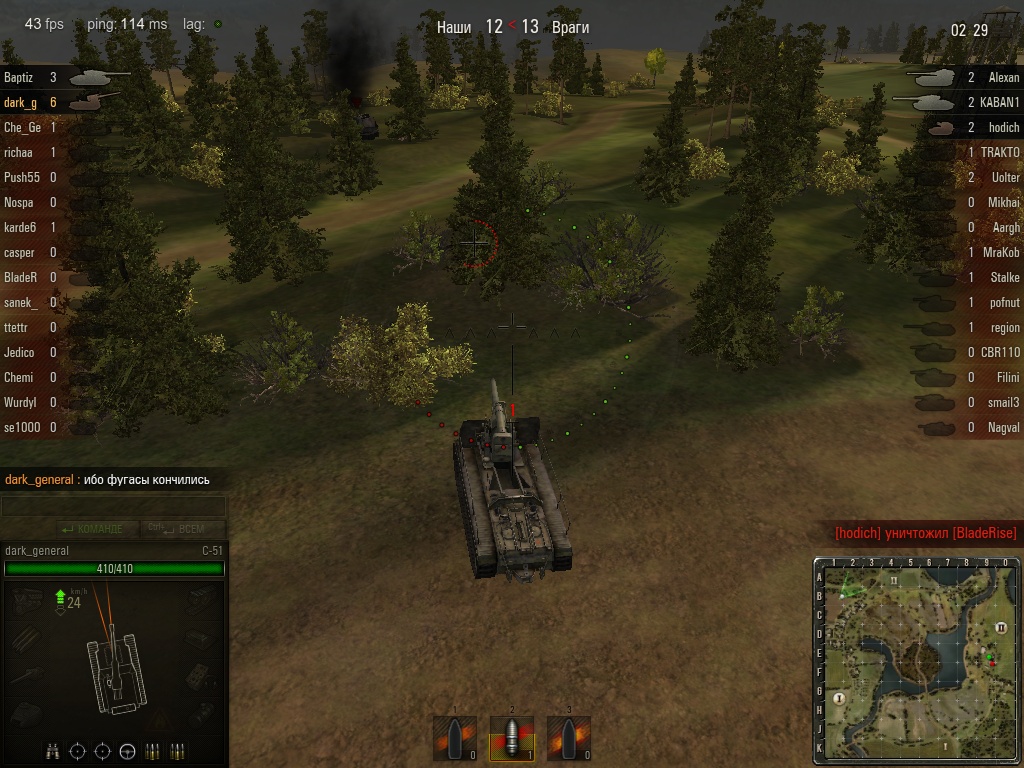Select enemy Nagval in the enemy team list
Viewport: 1024px width, 768px height.
[1000, 427]
